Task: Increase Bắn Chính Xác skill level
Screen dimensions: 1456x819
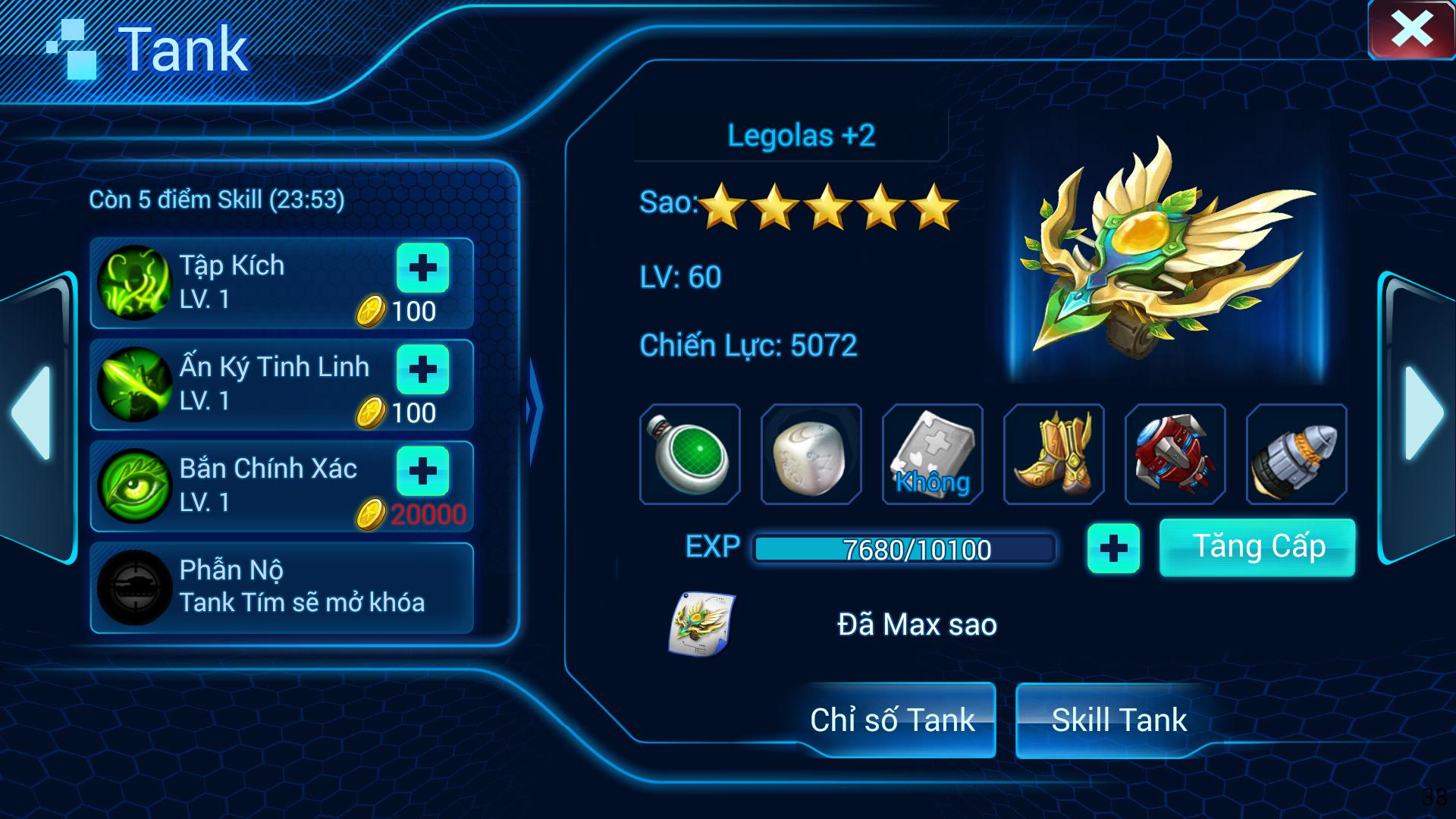Action: [422, 471]
